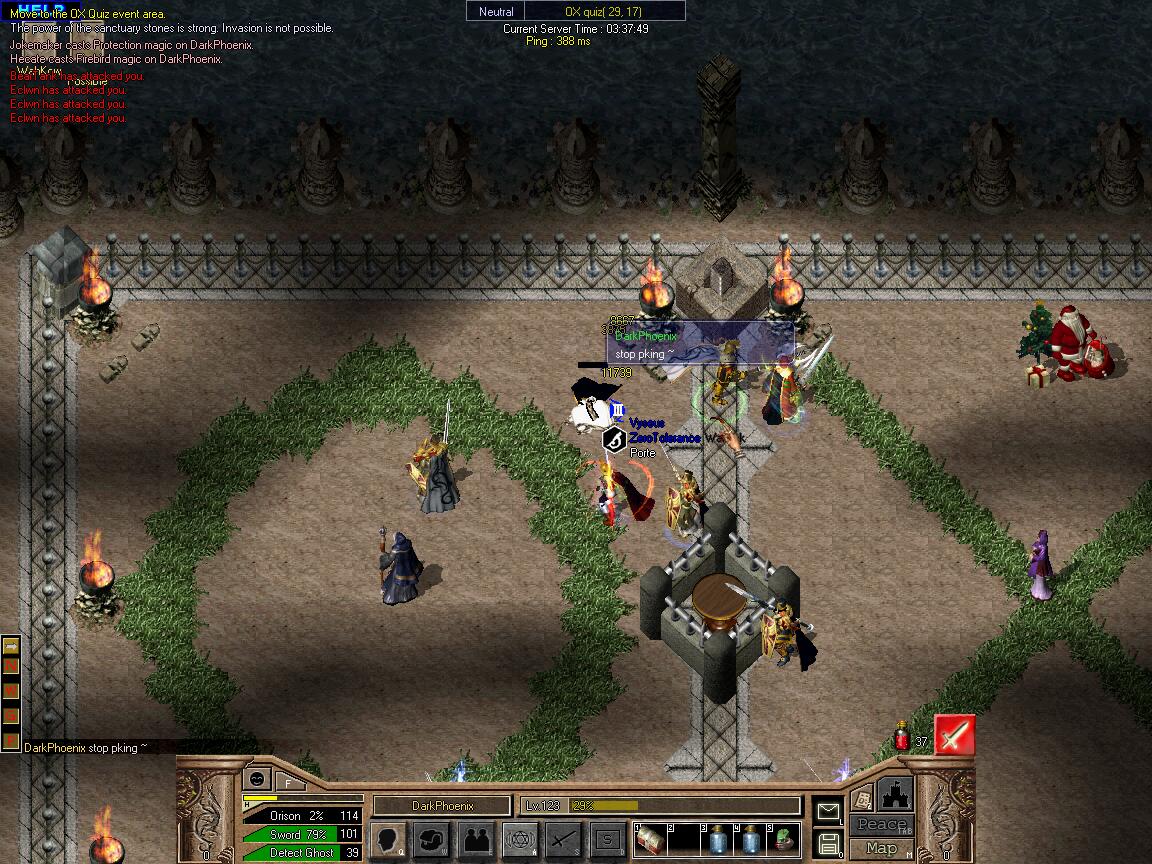Toggle the N chat filter button
Image resolution: width=1152 pixels, height=864 pixels.
point(11,667)
